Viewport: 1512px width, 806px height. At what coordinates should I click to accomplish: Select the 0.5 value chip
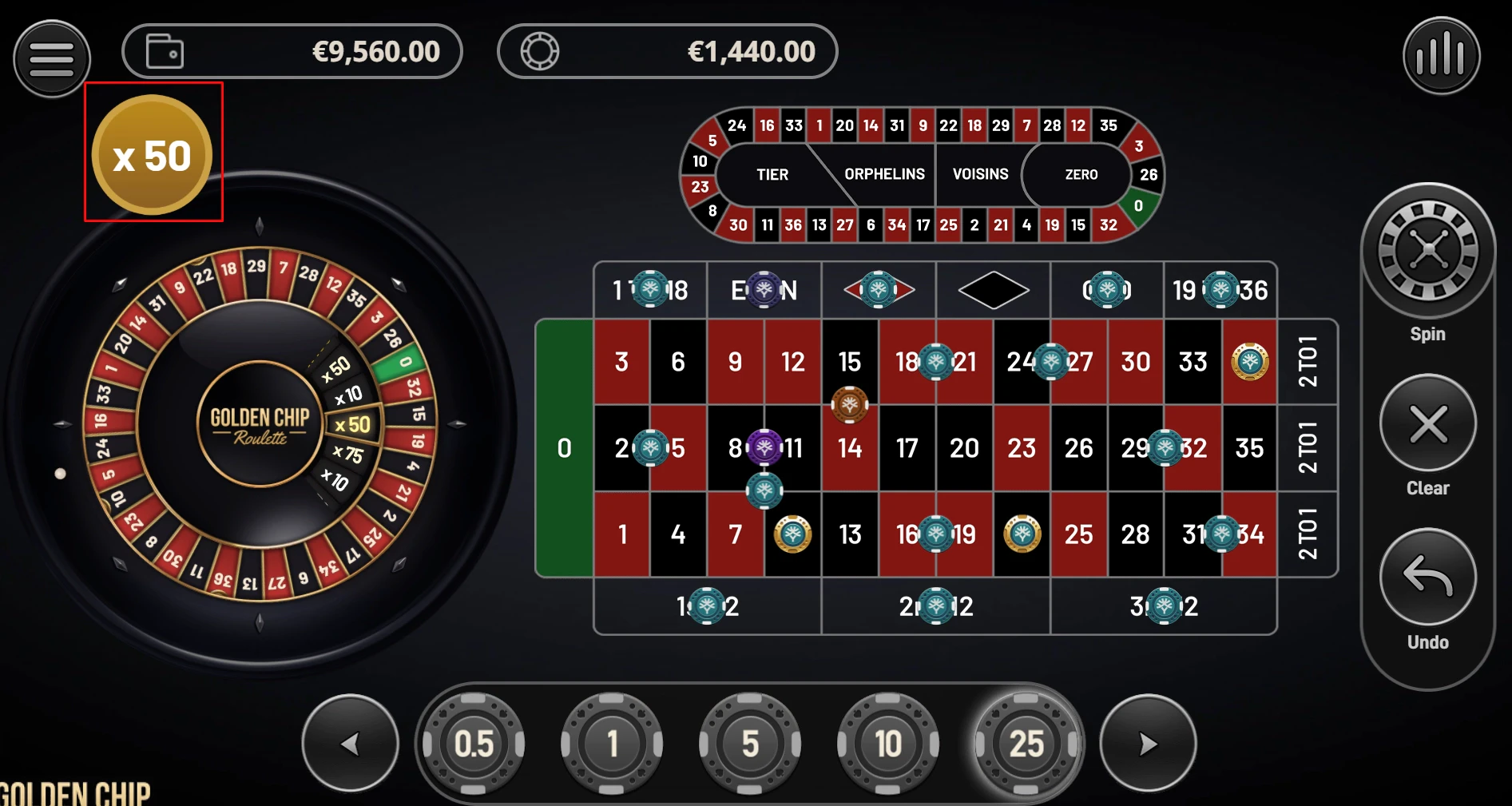pyautogui.click(x=474, y=742)
